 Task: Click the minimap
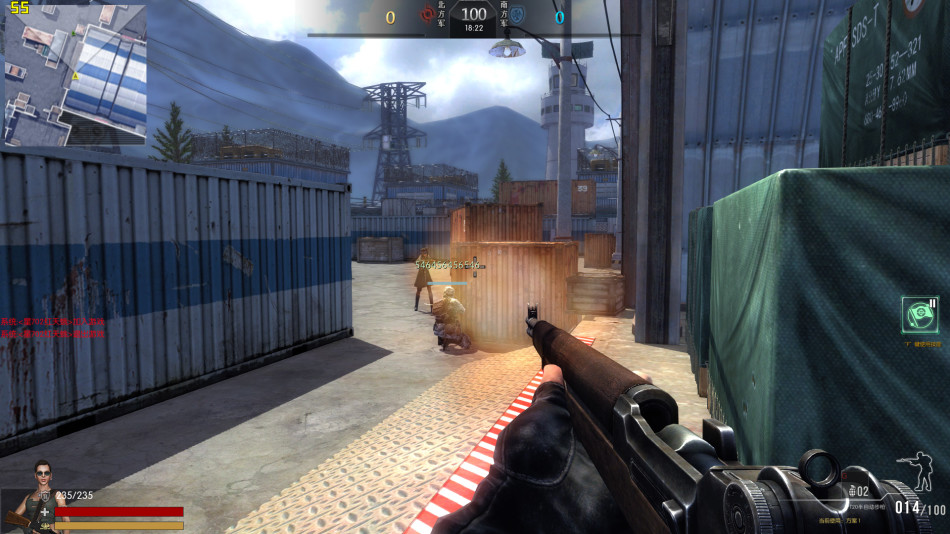click(x=75, y=75)
